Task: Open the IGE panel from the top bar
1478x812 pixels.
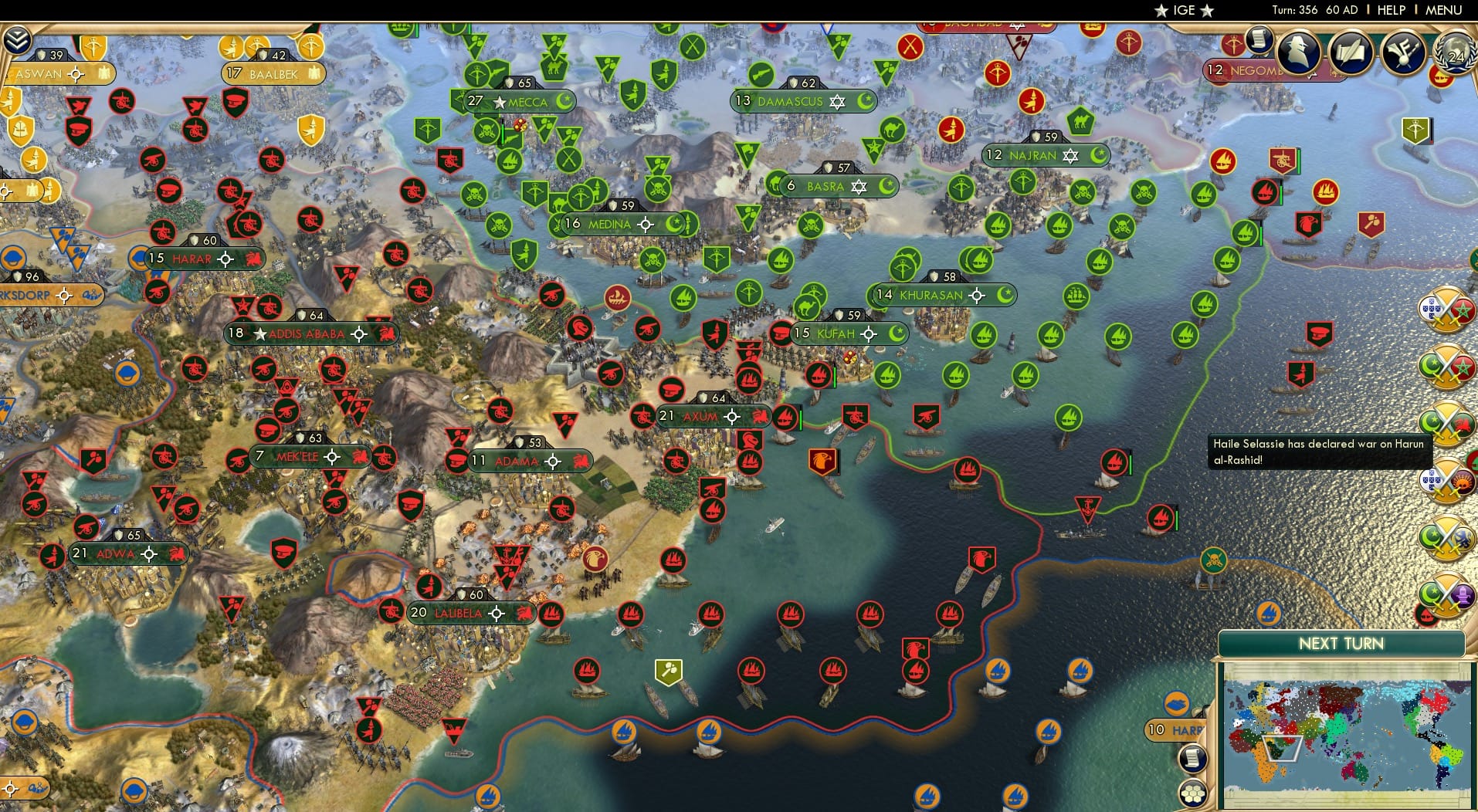Action: [1182, 11]
